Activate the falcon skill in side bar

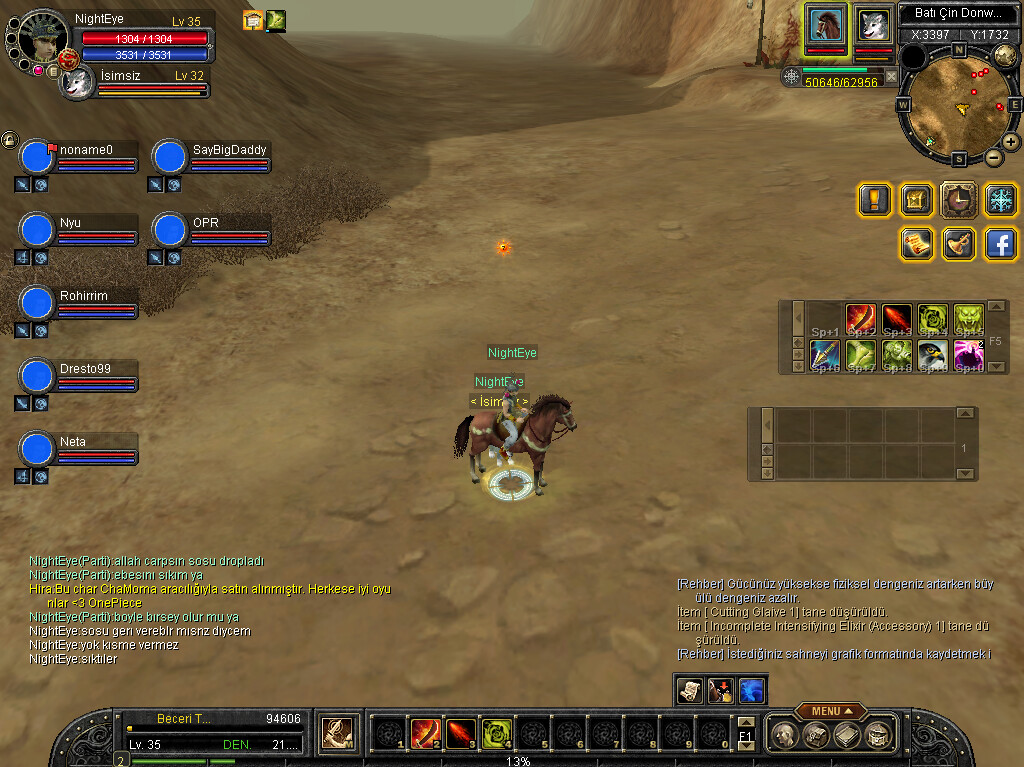click(x=932, y=354)
